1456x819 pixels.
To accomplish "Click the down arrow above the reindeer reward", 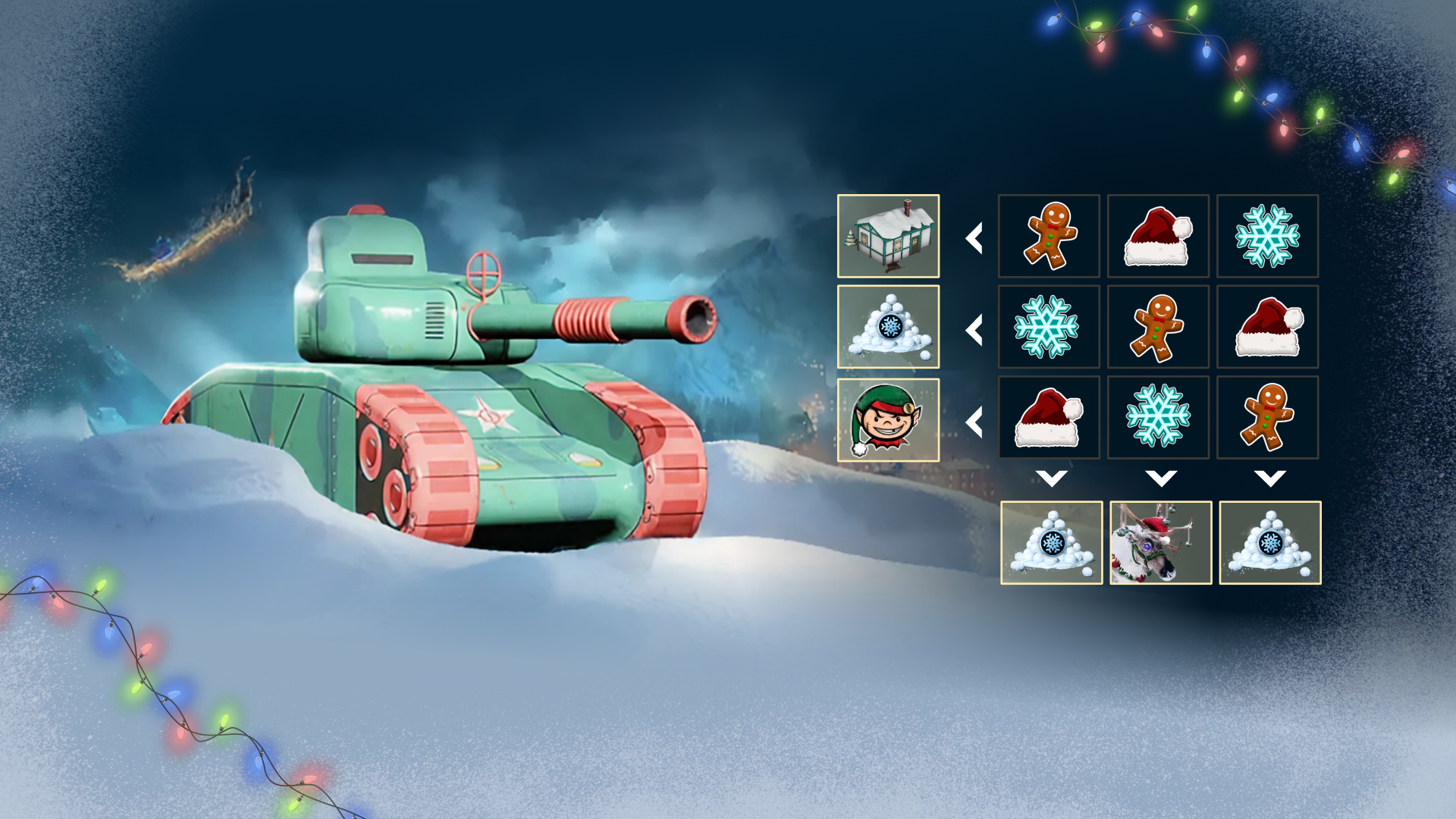I will click(1160, 478).
